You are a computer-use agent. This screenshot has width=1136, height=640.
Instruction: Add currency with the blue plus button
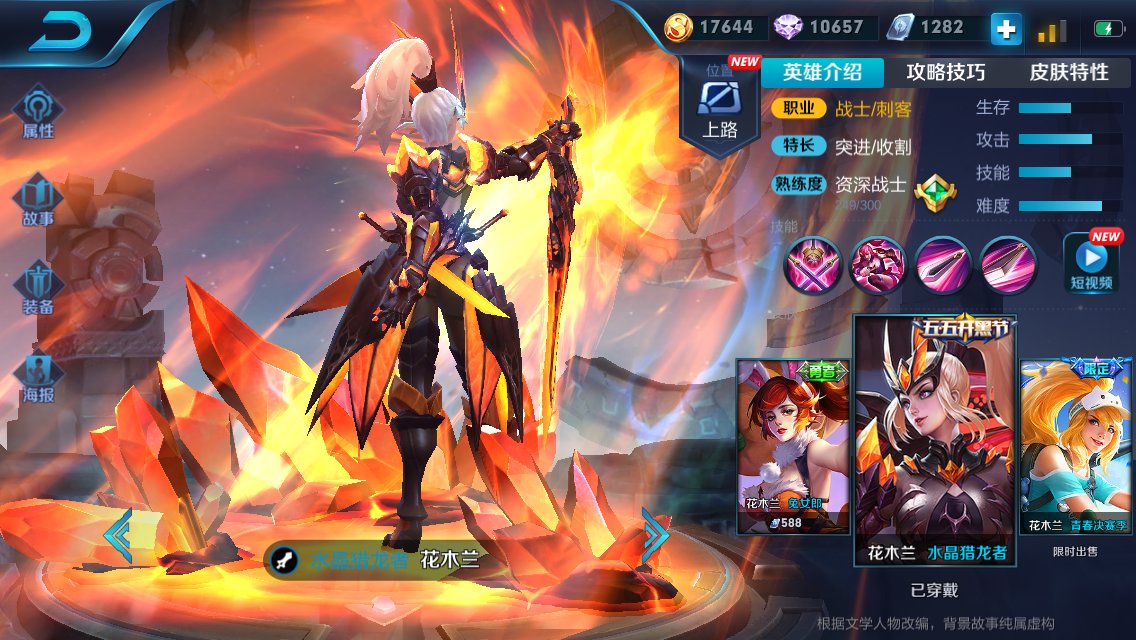(1006, 29)
